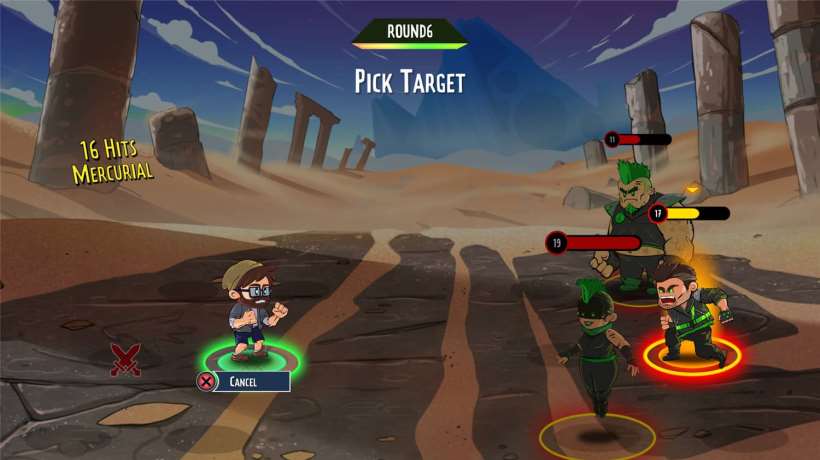820x460 pixels.
Task: Target the dark-haired fighter in the red ring
Action: tap(688, 314)
